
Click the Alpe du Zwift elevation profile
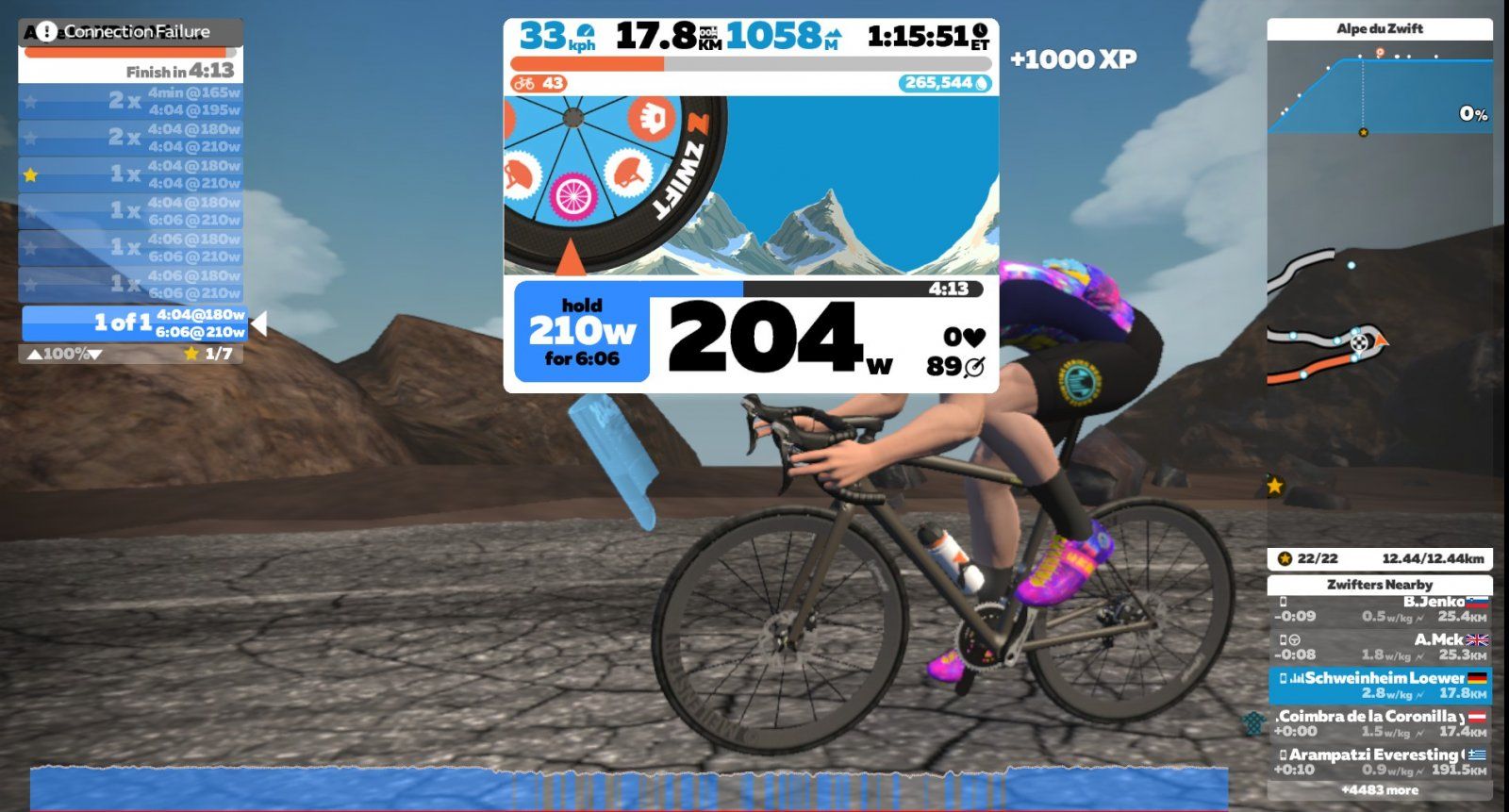[1380, 94]
